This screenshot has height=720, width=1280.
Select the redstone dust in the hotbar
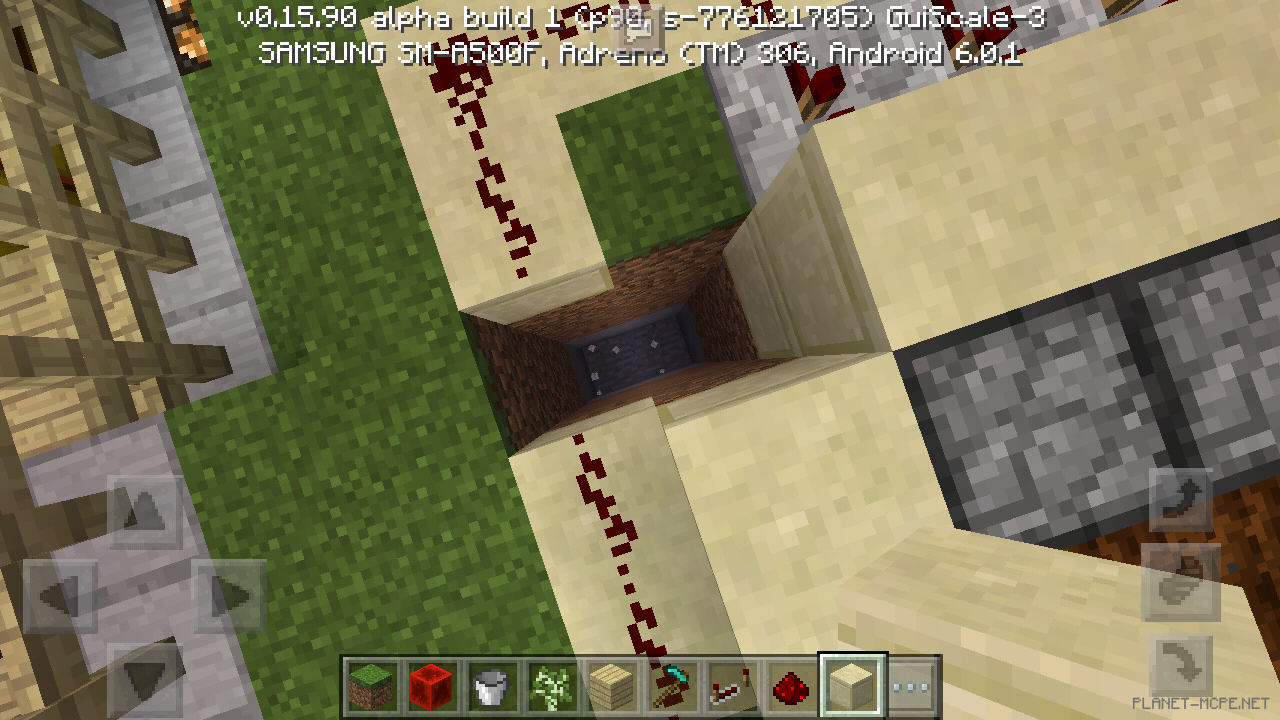pos(790,684)
